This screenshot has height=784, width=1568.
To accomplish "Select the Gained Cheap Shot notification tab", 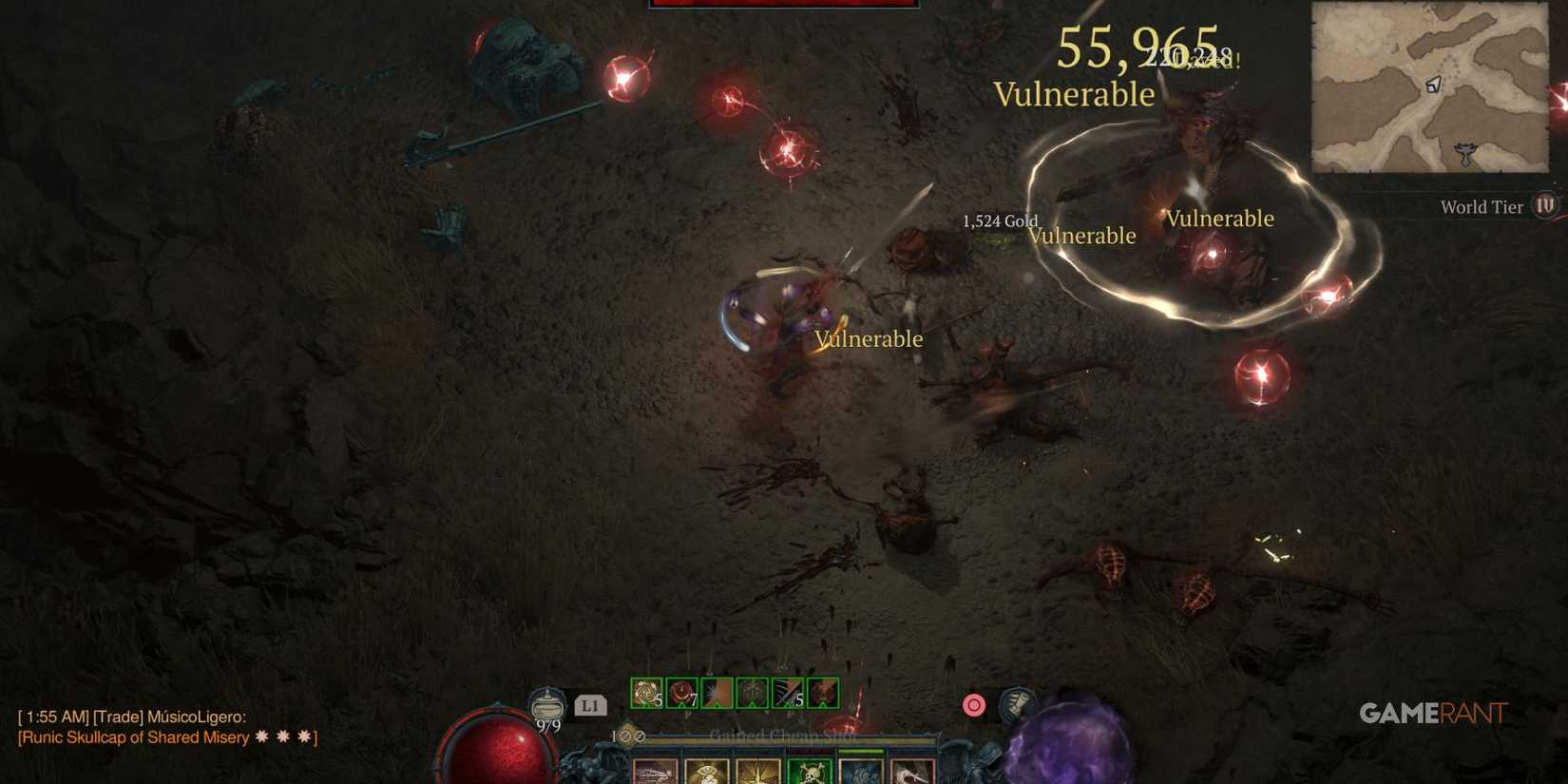I will (784, 735).
